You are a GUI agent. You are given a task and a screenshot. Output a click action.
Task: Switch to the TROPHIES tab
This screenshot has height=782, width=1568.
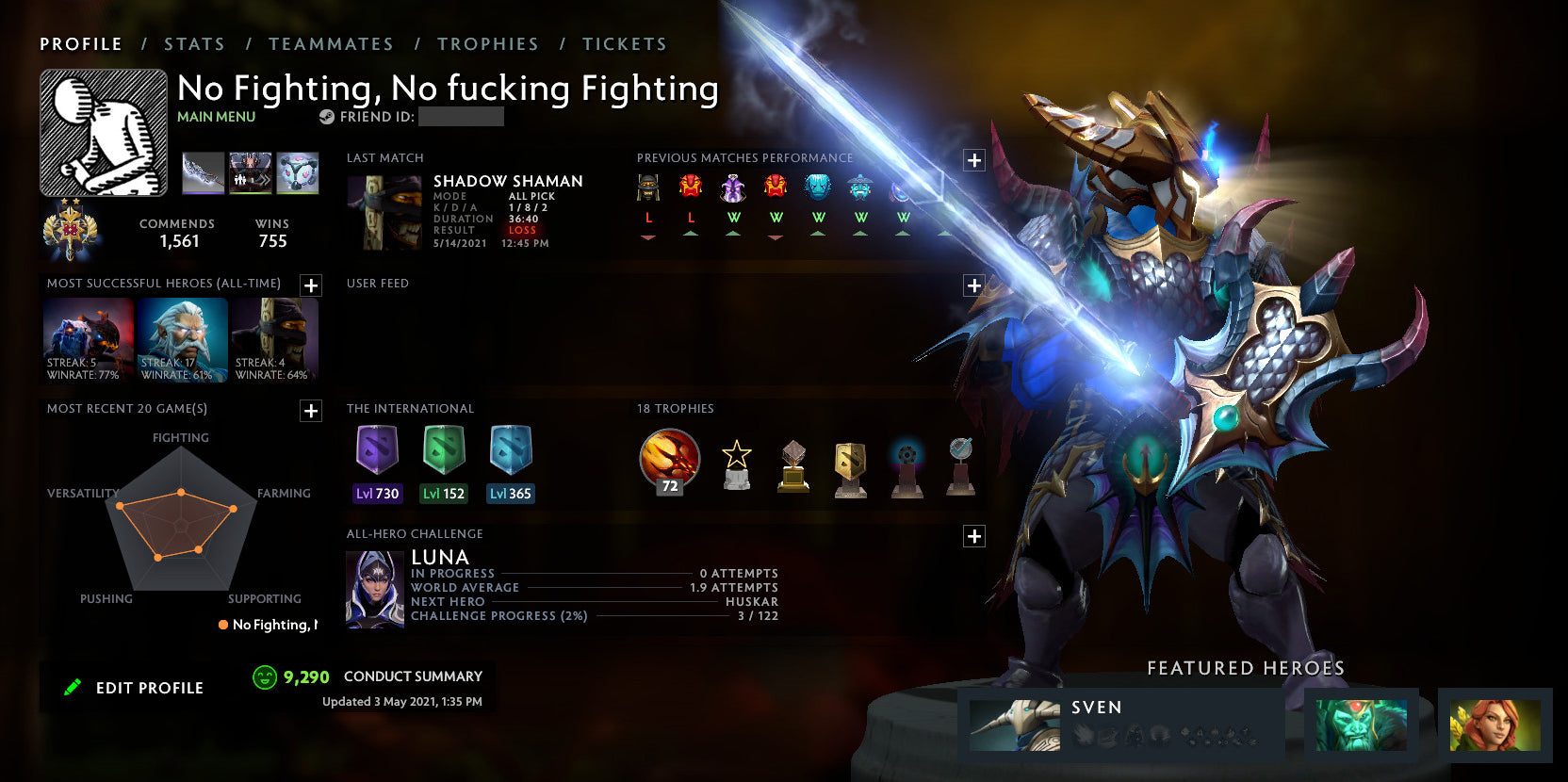pos(488,43)
